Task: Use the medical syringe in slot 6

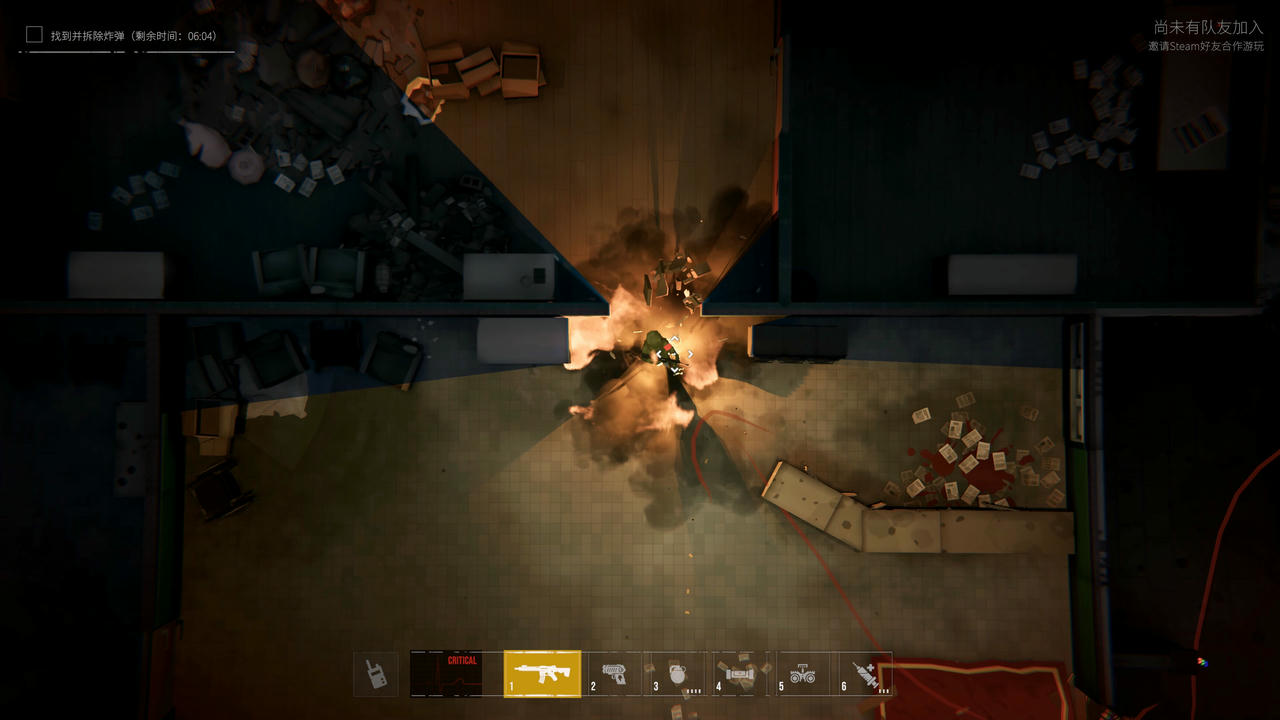Action: [x=865, y=673]
